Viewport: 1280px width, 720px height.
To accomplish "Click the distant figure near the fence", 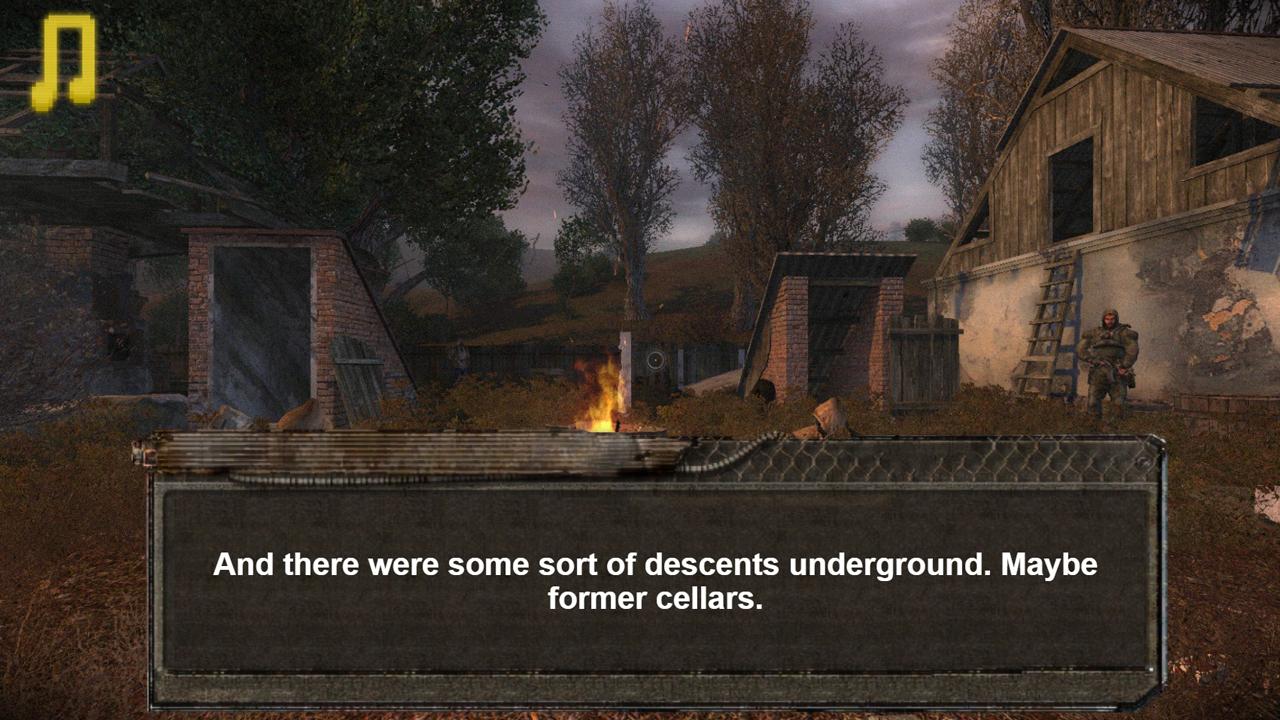I will point(462,360).
